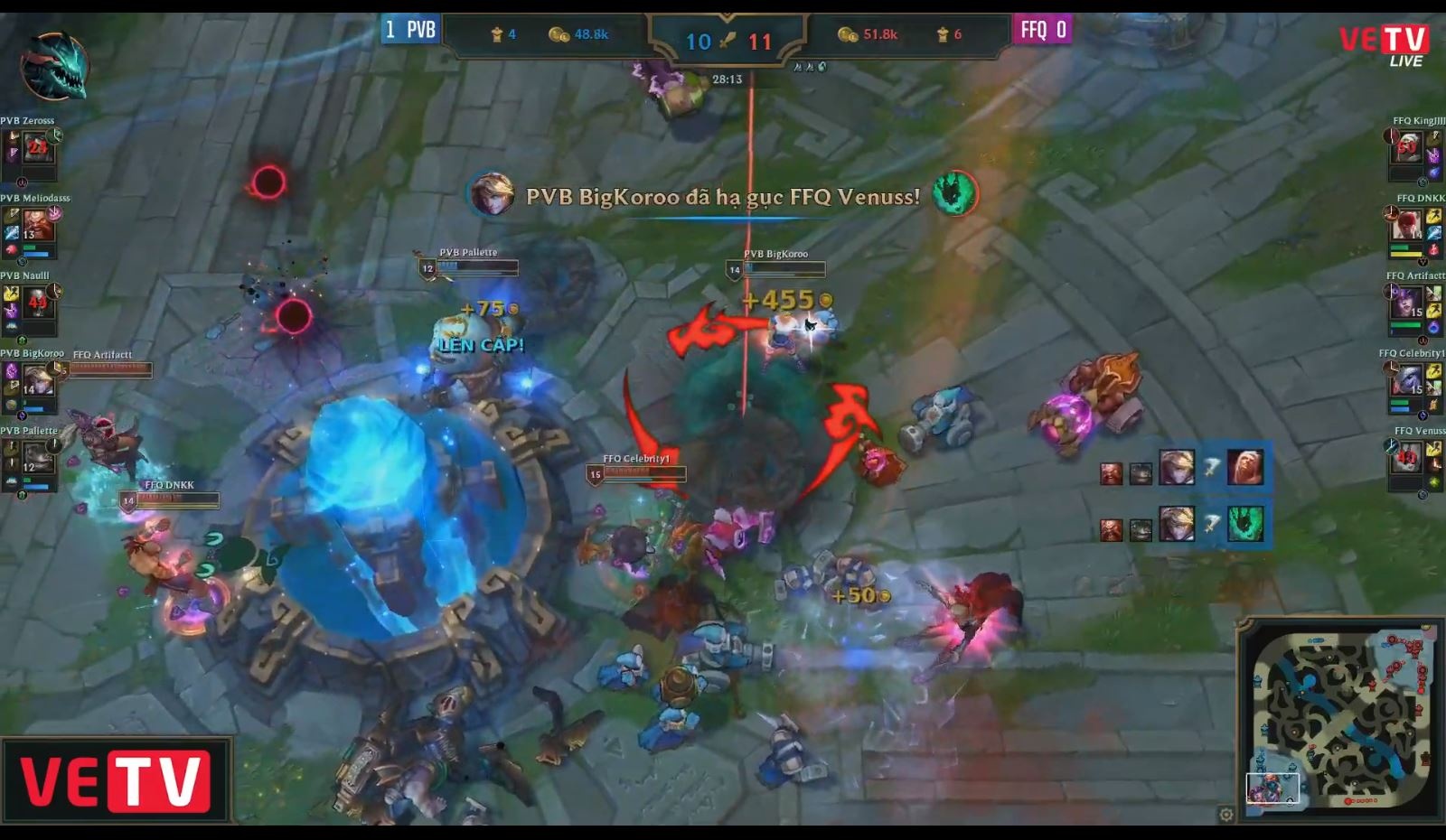Select PVB Meliodass champion portrait
Screen dimensions: 1446x840
coord(37,224)
